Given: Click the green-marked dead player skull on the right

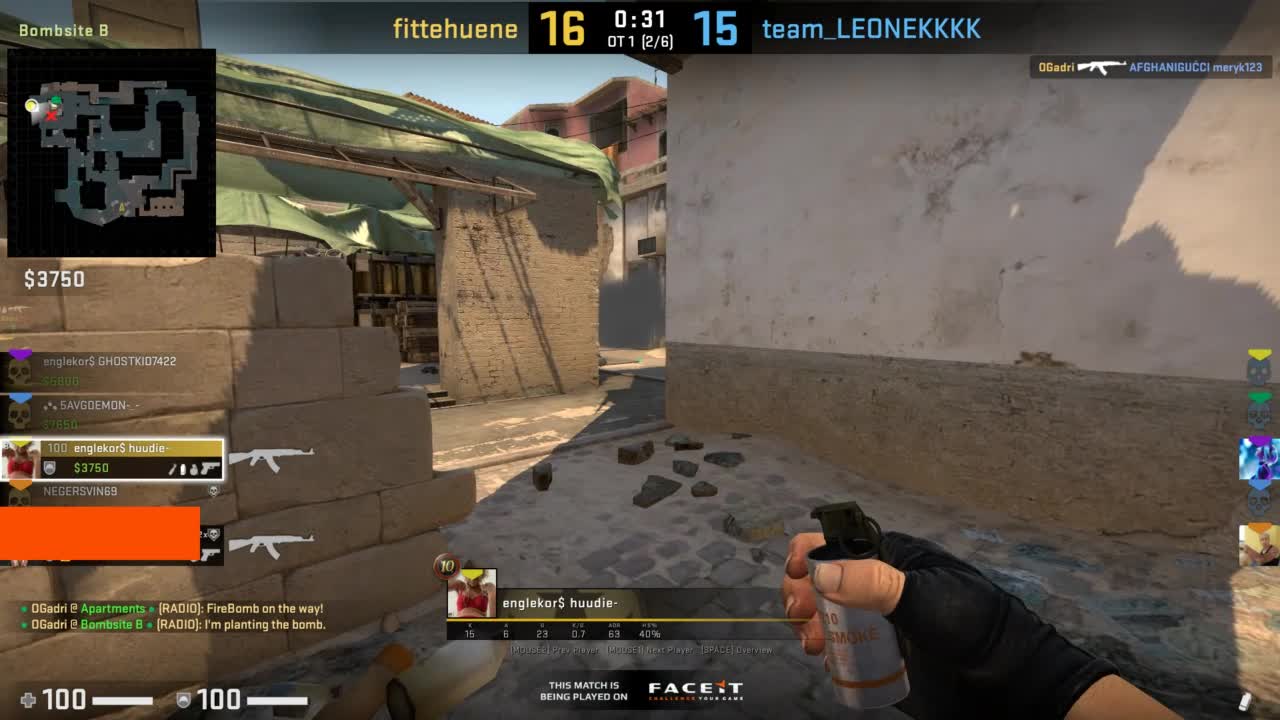Looking at the screenshot, I should click(x=1259, y=413).
